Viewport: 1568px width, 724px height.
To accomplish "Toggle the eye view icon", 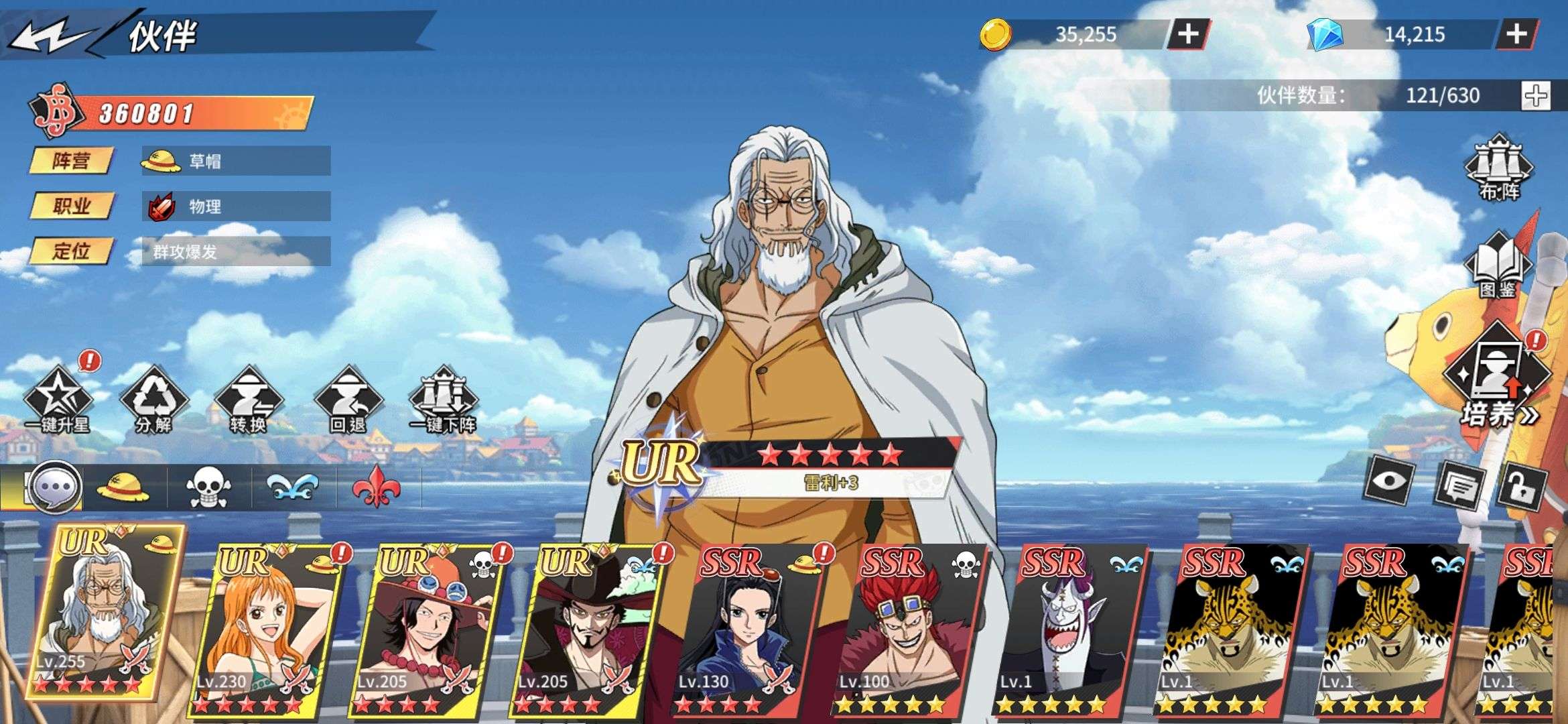I will 1389,481.
